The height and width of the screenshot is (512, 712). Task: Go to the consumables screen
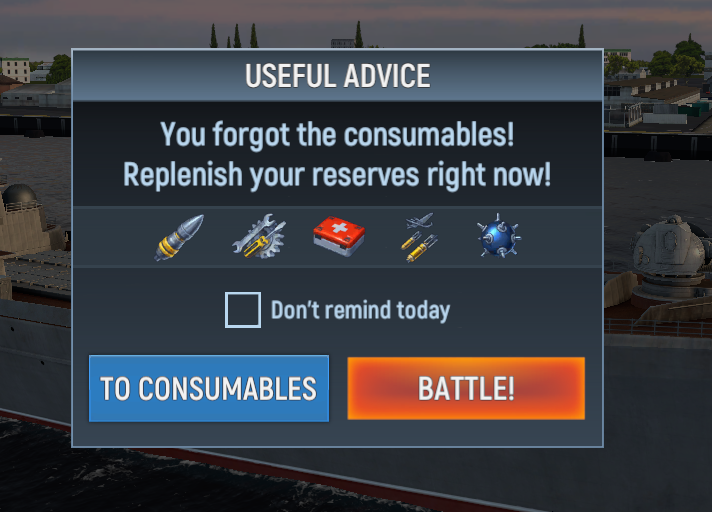tap(208, 388)
